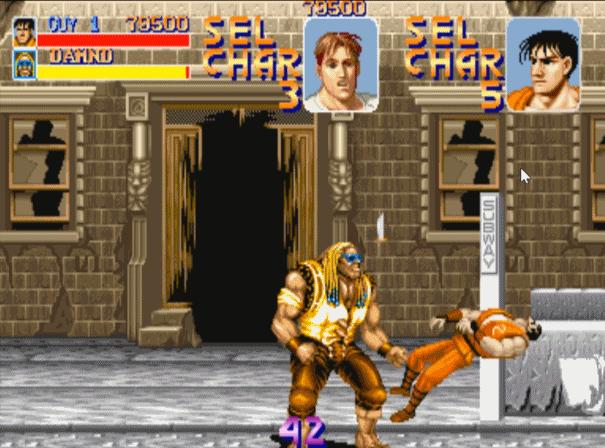The image size is (605, 448).
Task: Click the small Guy portrait beside the red health bar
Action: (x=24, y=30)
